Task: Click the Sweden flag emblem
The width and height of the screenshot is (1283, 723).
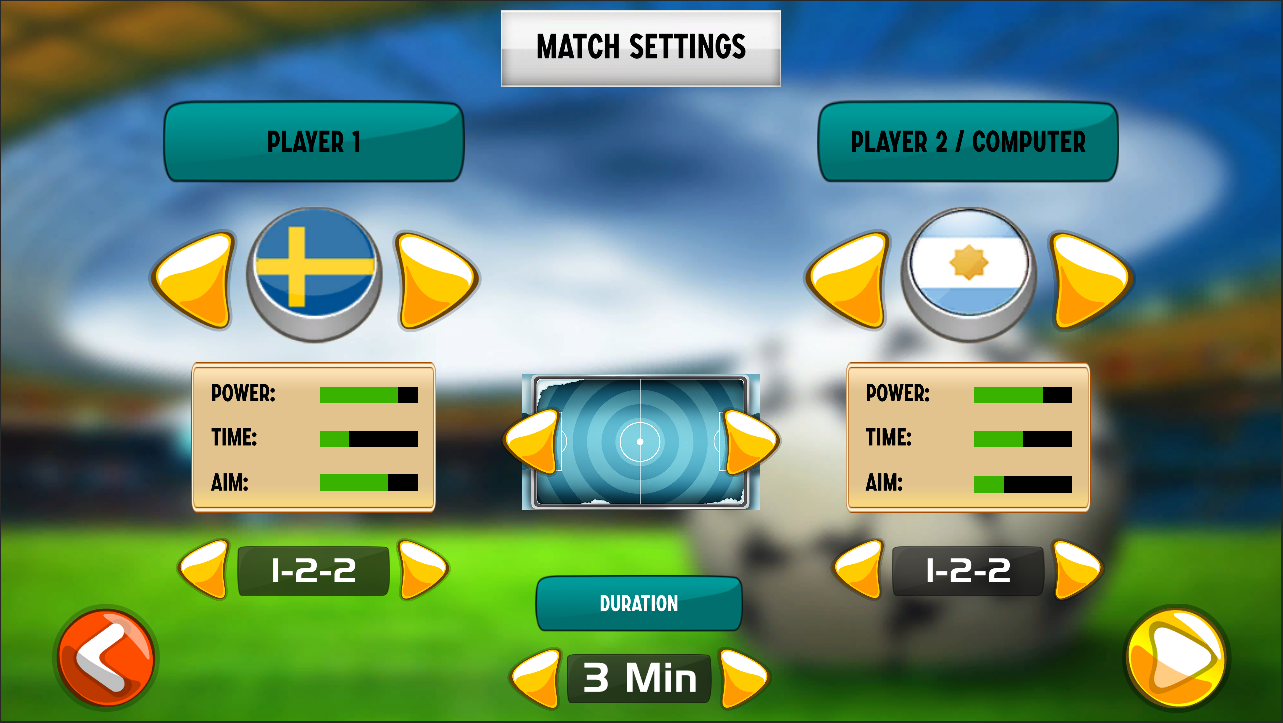Action: pos(313,270)
